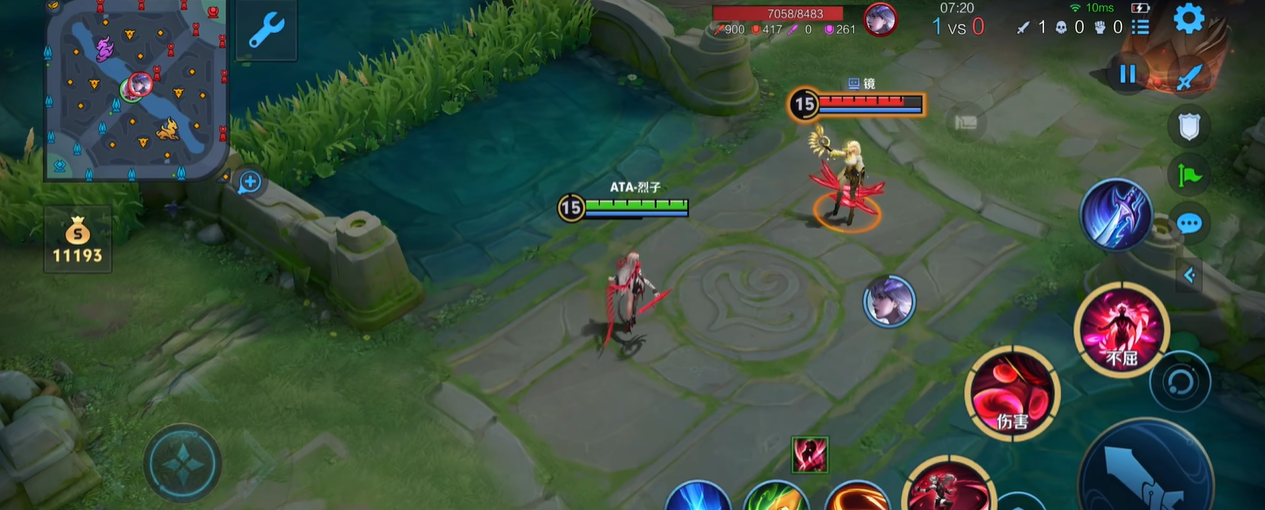Send the green flag signal

(x=1189, y=175)
